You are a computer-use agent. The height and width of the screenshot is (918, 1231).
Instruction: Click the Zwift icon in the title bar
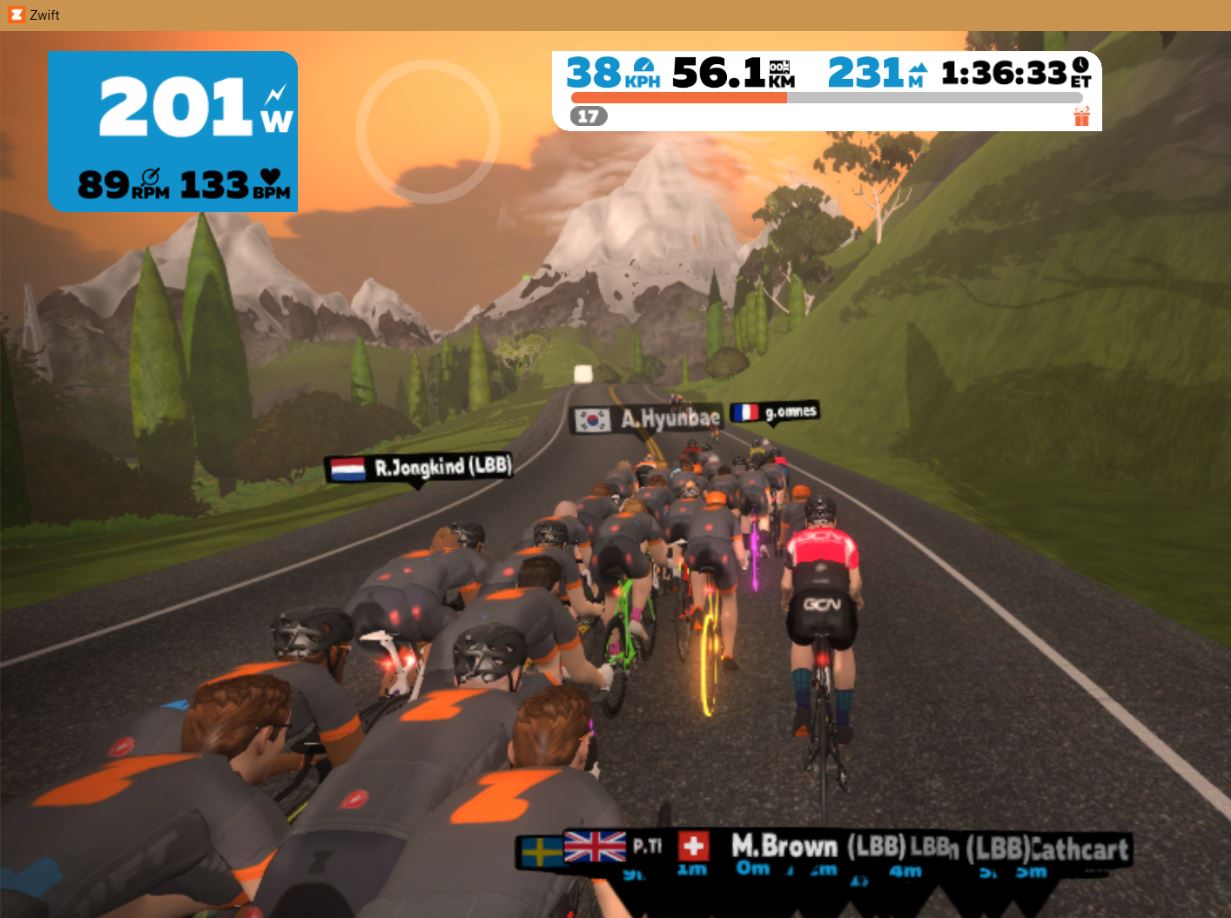click(16, 15)
